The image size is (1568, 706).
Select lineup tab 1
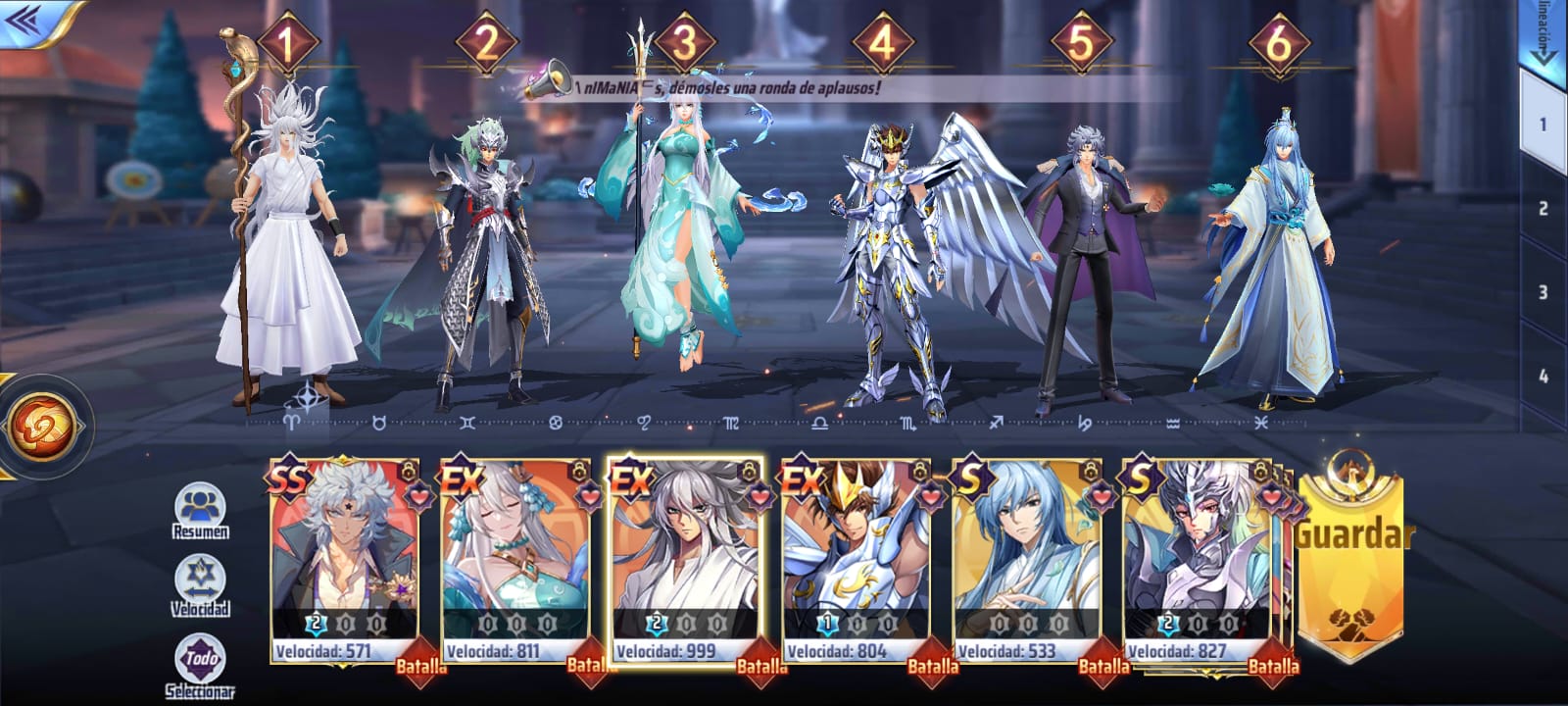click(x=1543, y=125)
